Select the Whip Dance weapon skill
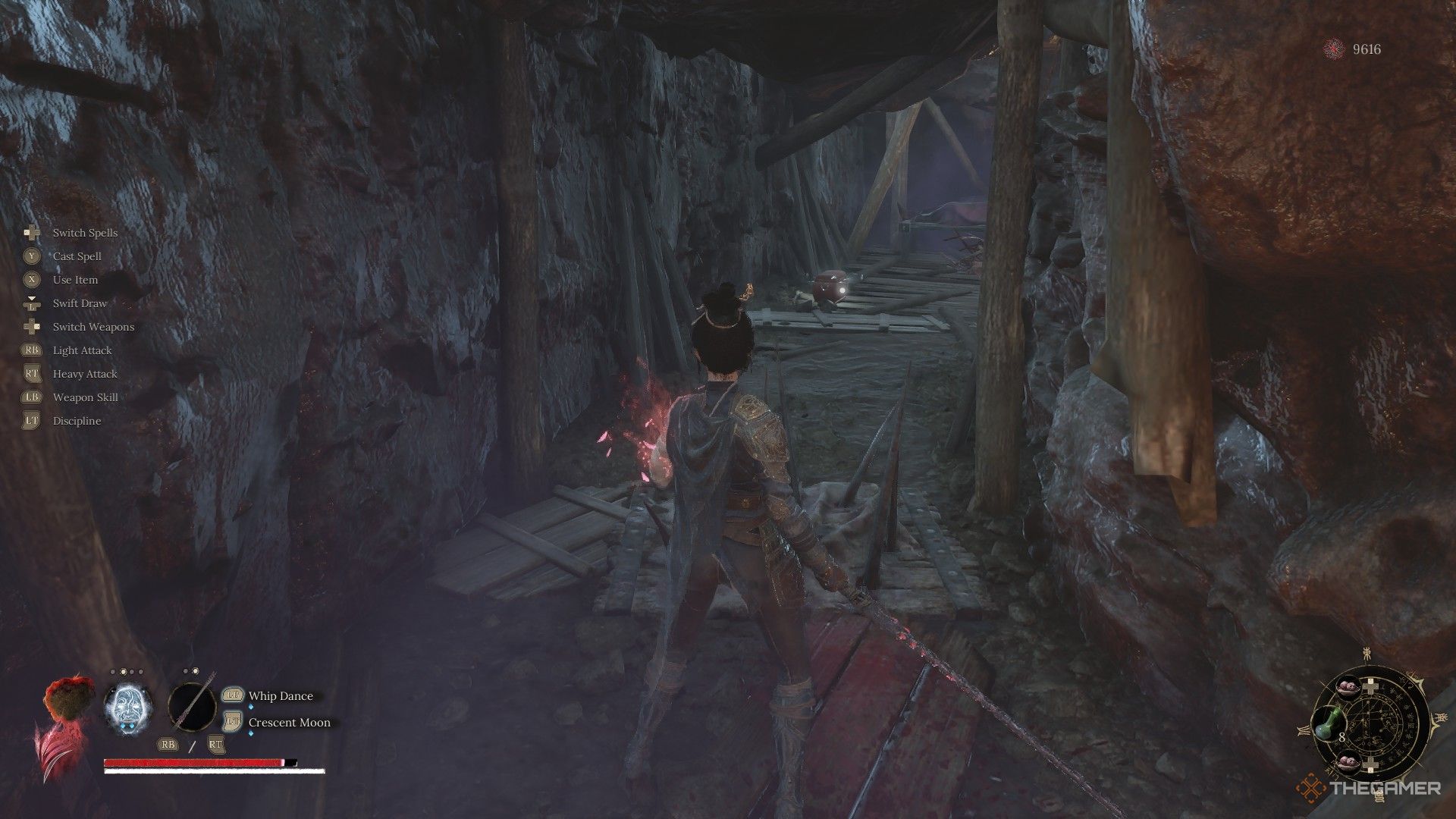This screenshot has width=1456, height=819. coord(280,696)
